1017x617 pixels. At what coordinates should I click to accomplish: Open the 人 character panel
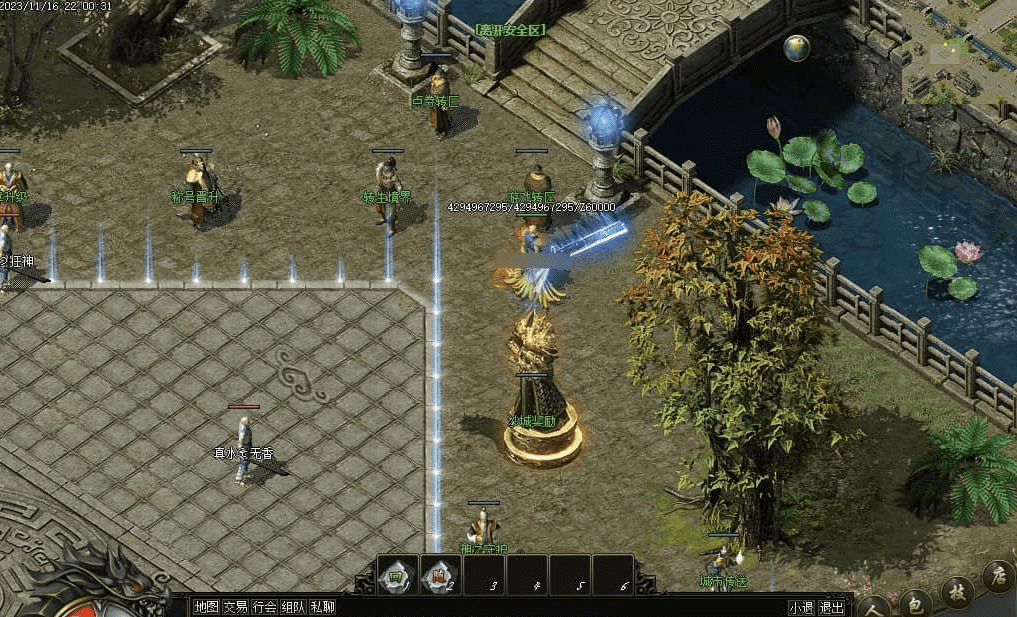[874, 606]
